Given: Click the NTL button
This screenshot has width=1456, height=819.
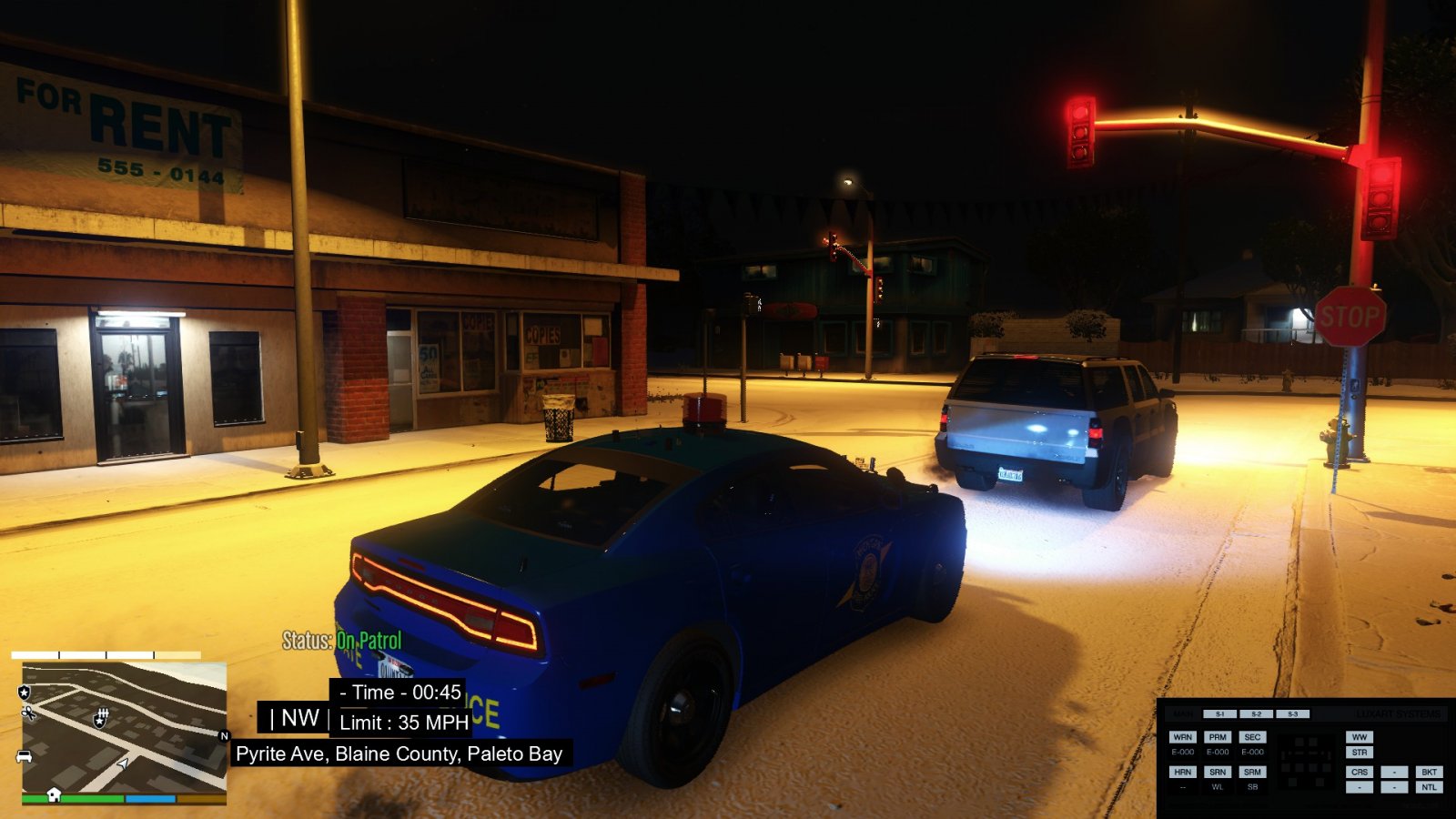Looking at the screenshot, I should [1429, 787].
